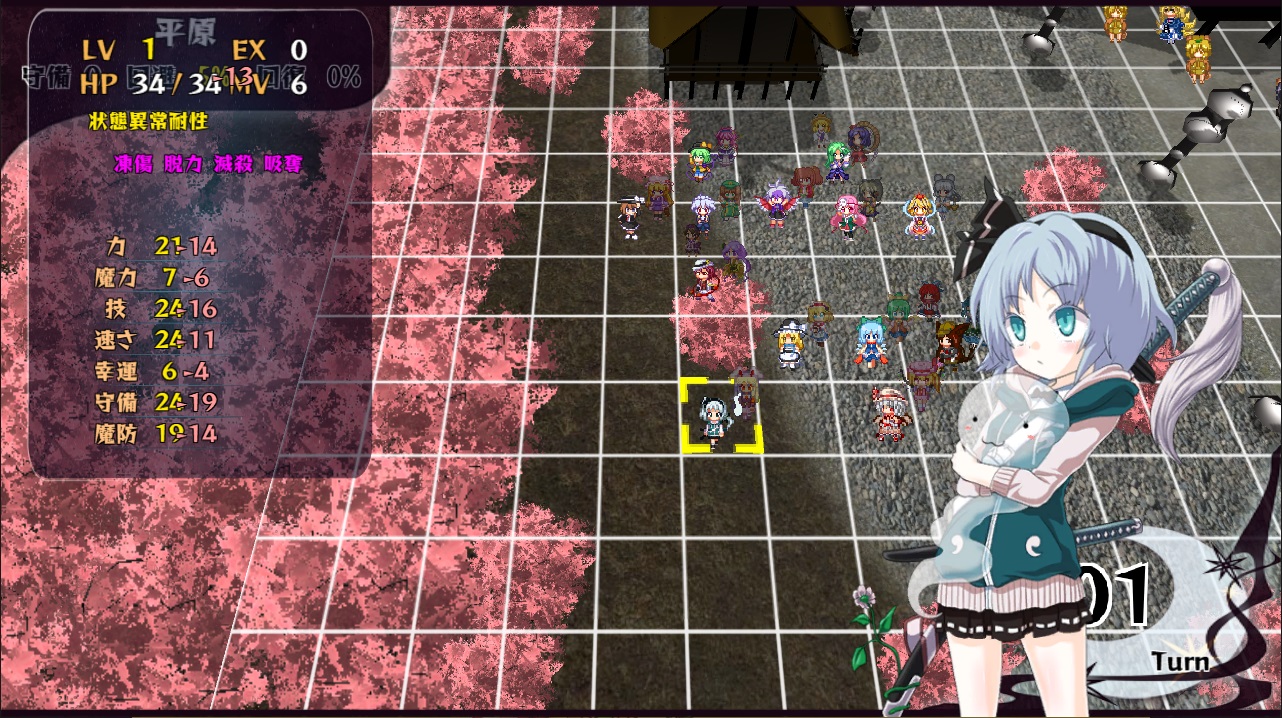The height and width of the screenshot is (718, 1282).
Task: Choose the blonde witch unit in black hat
Action: pyautogui.click(x=788, y=344)
